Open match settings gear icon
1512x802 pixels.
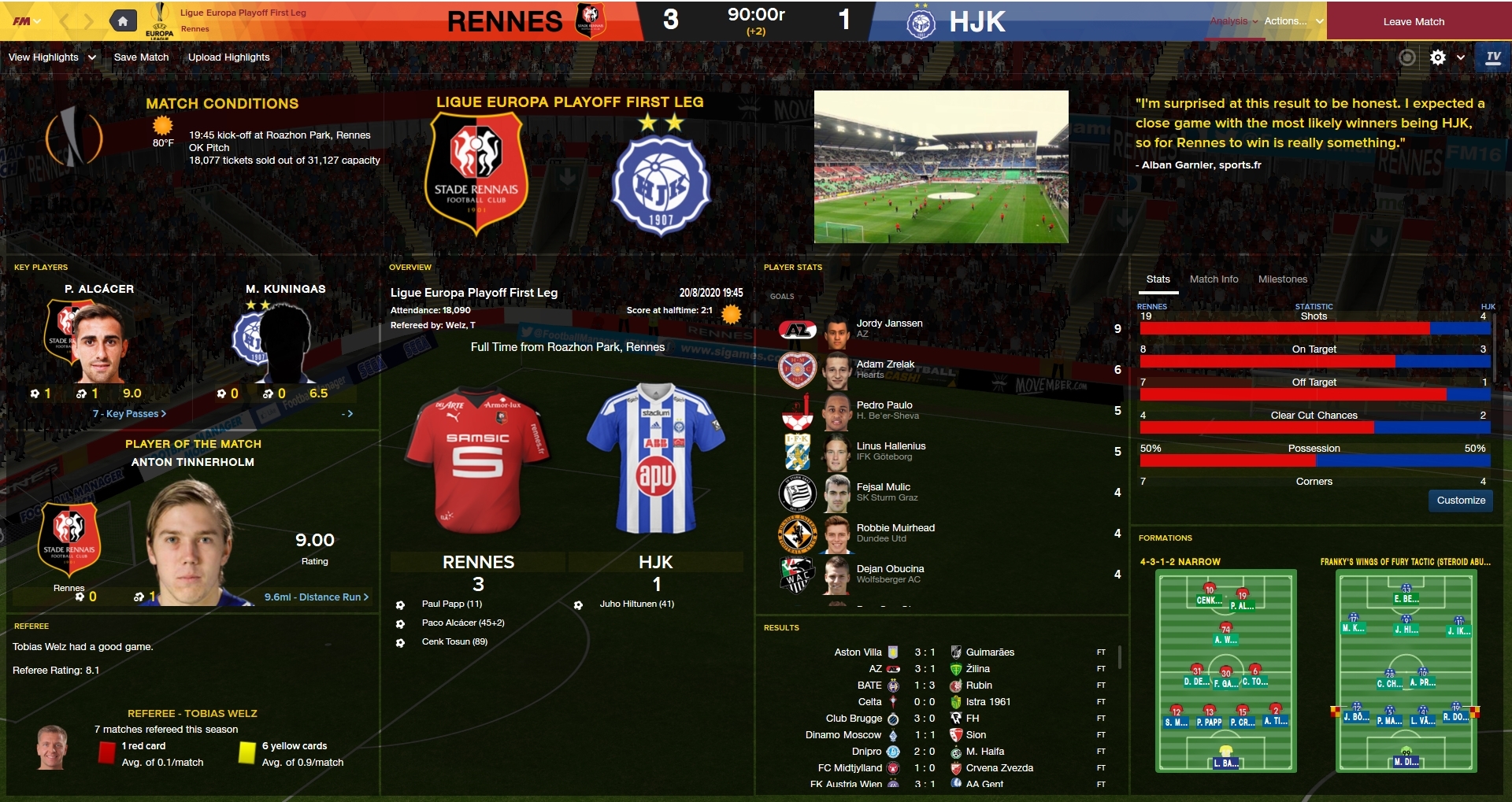1437,57
